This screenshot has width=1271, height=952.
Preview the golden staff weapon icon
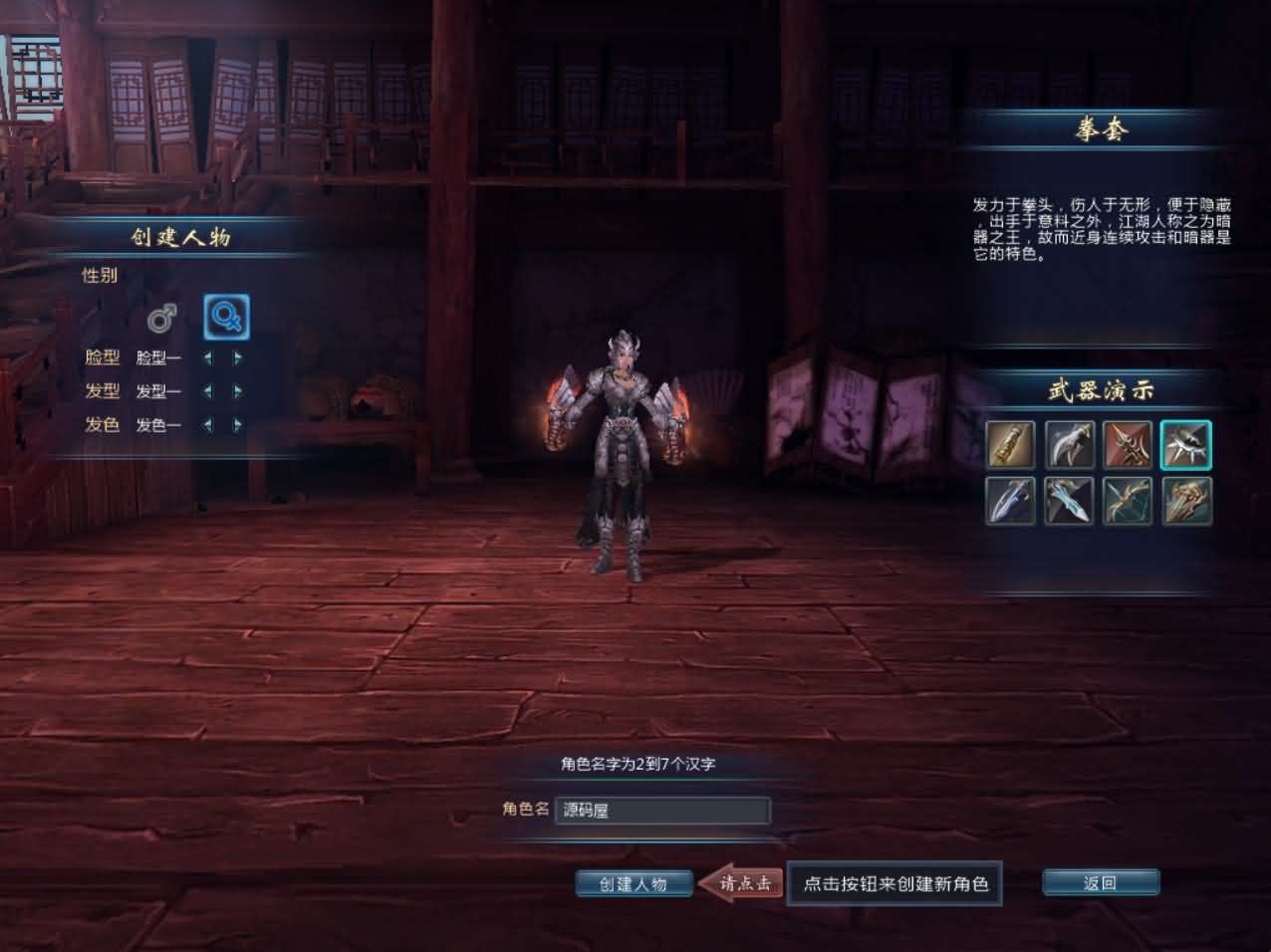coord(1010,444)
